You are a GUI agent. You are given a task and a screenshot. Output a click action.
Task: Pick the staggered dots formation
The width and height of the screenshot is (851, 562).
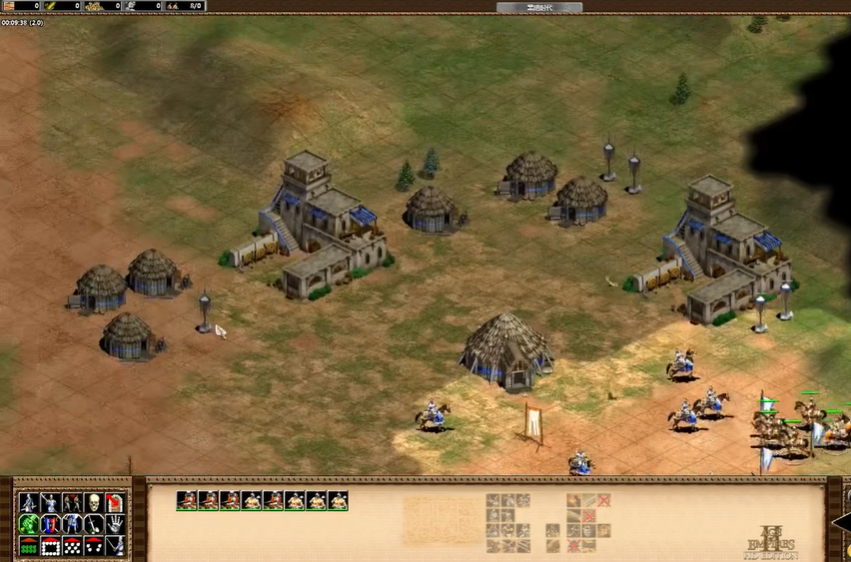pos(72,547)
